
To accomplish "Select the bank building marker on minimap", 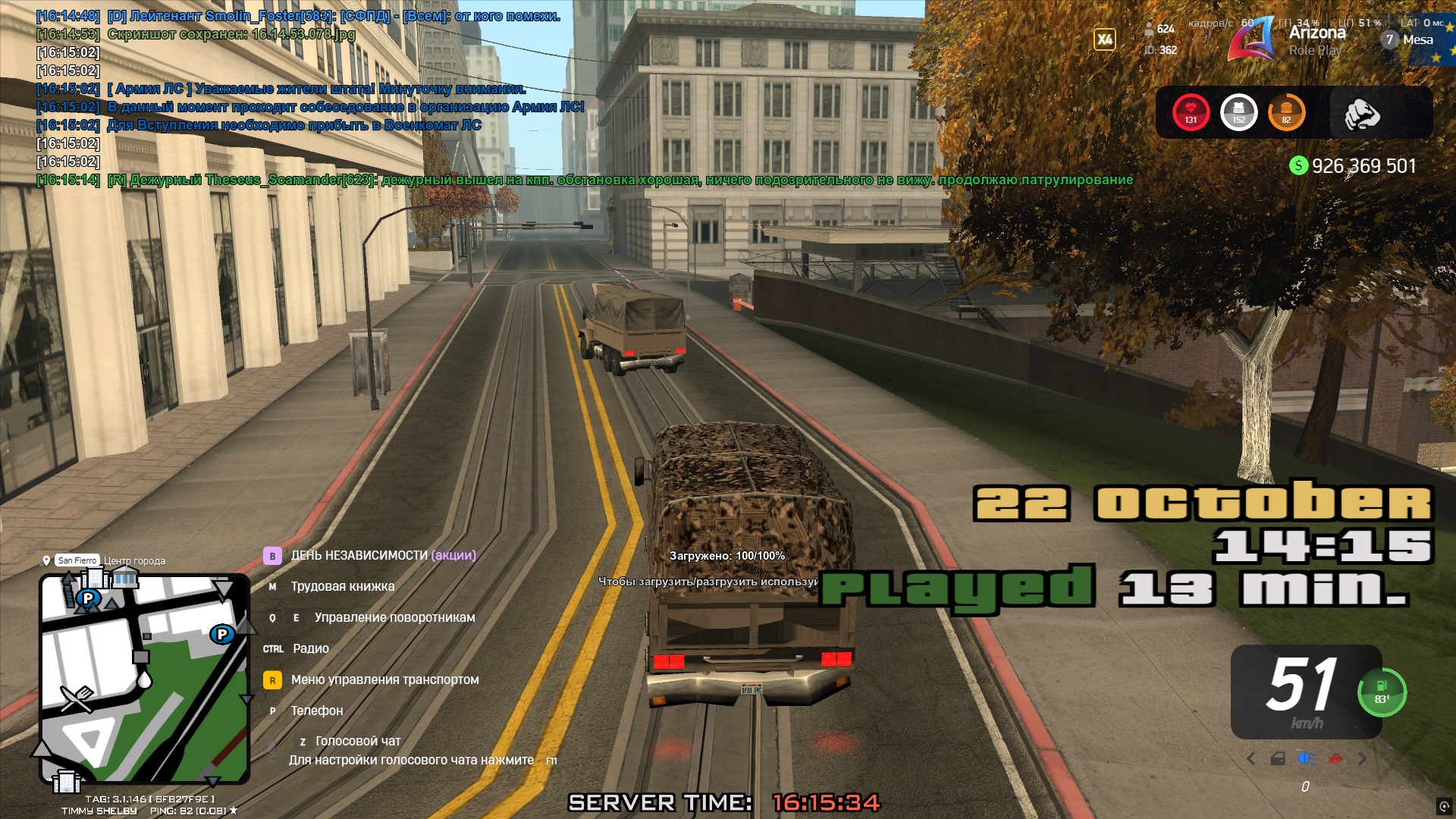I will (125, 578).
